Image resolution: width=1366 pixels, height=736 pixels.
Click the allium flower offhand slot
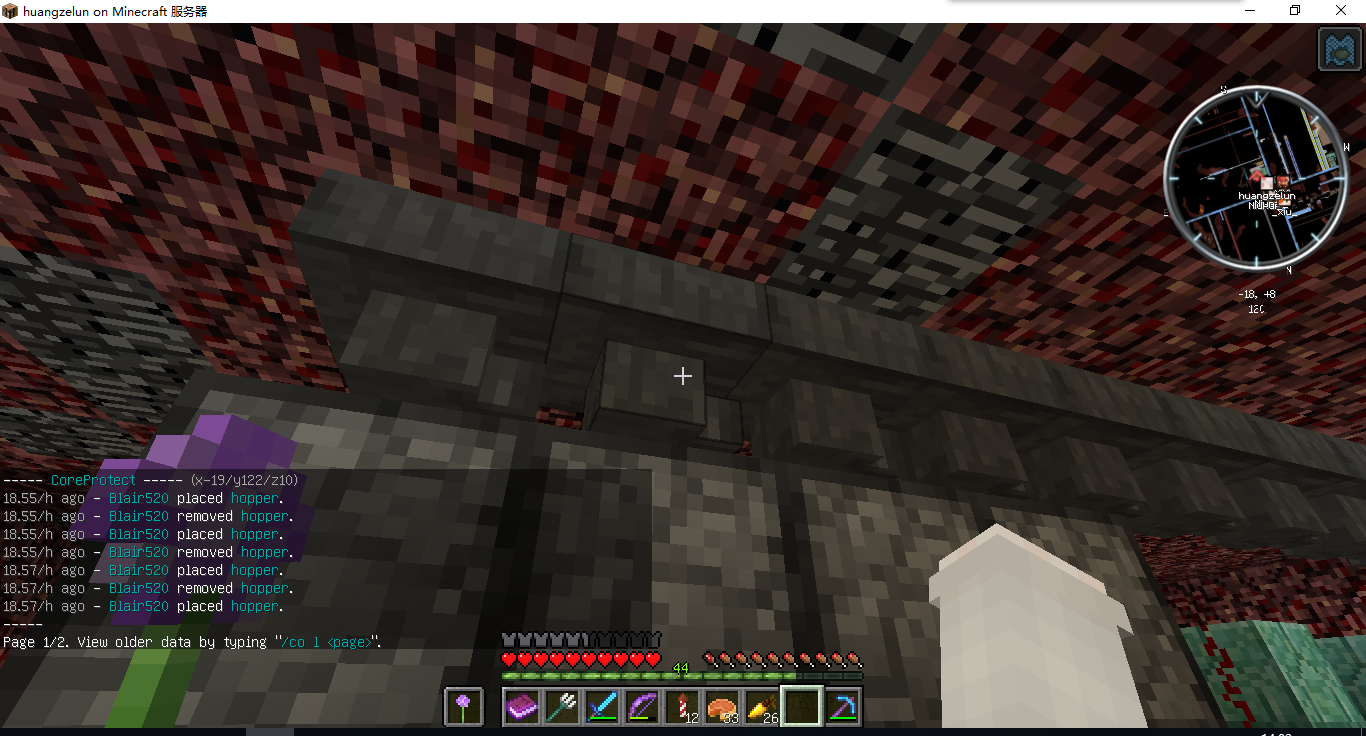(x=462, y=707)
